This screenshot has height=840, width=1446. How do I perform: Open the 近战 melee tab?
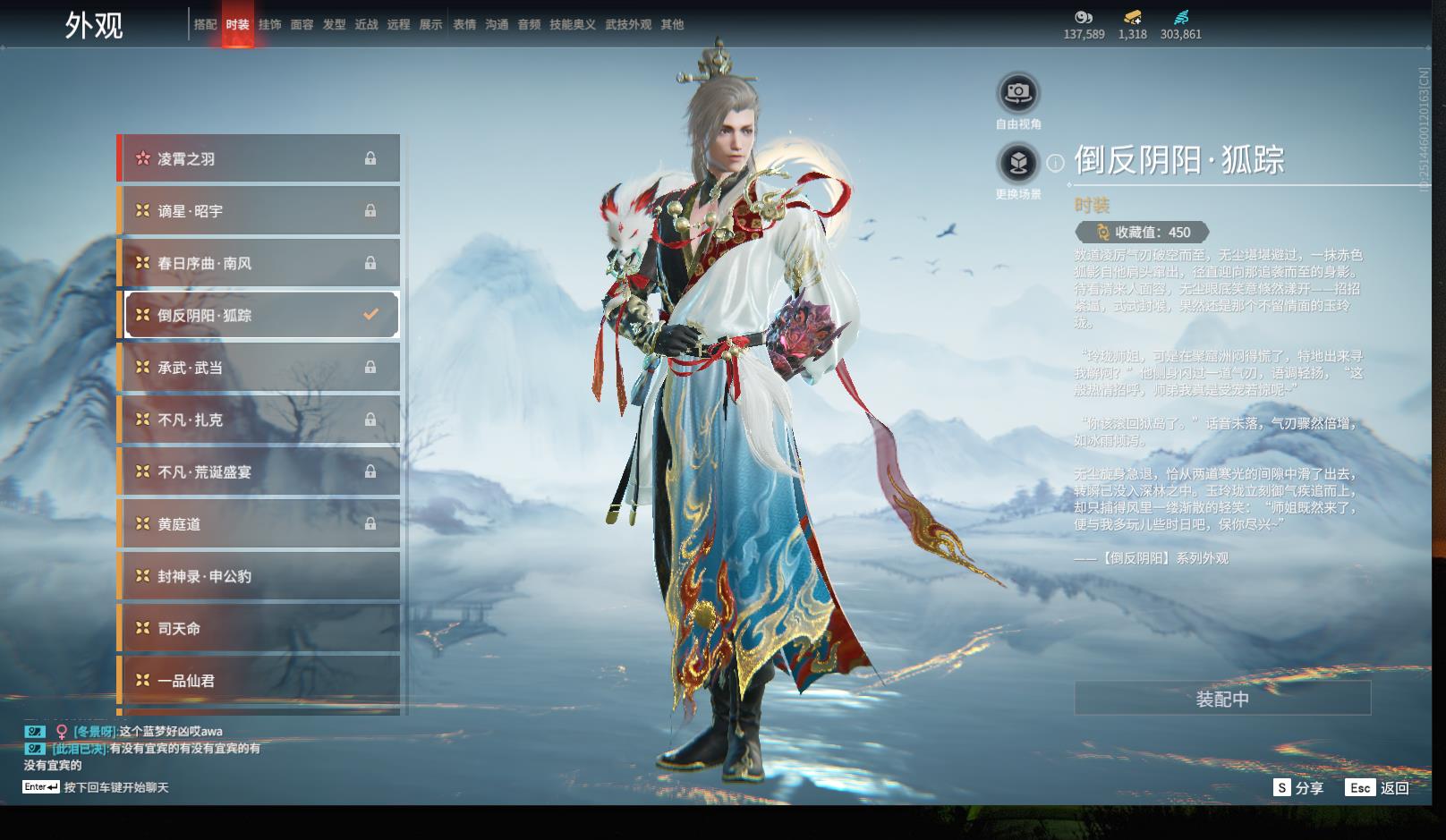367,25
